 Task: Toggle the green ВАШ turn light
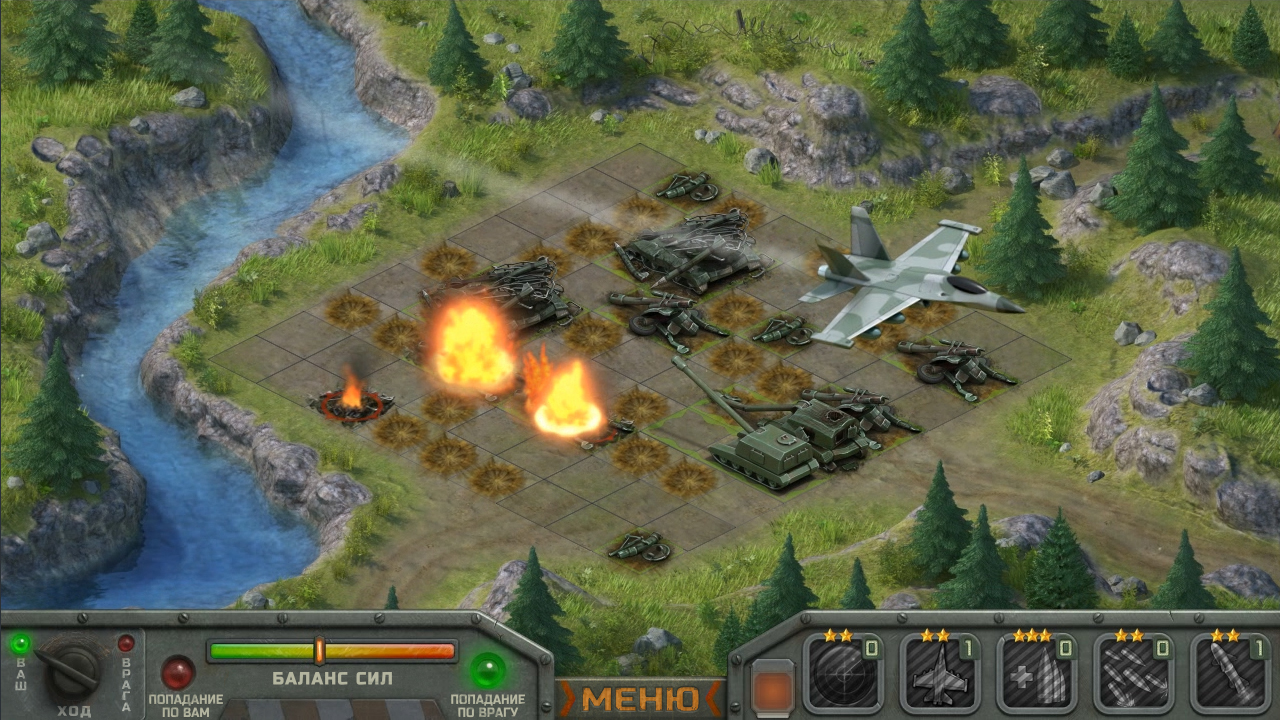pyautogui.click(x=19, y=643)
